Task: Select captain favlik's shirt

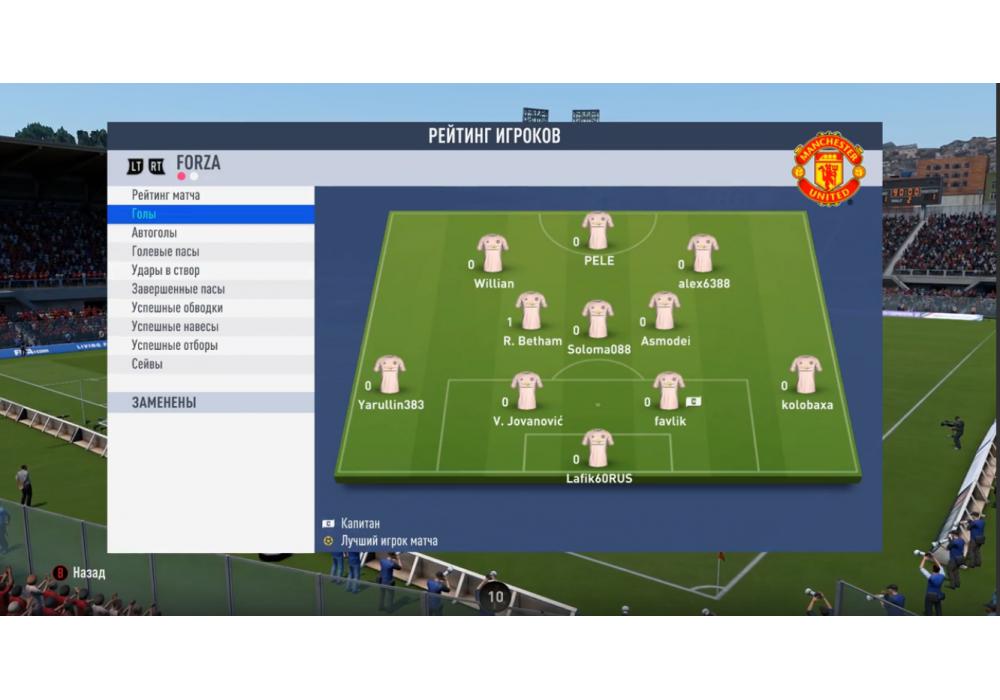Action: pos(668,391)
